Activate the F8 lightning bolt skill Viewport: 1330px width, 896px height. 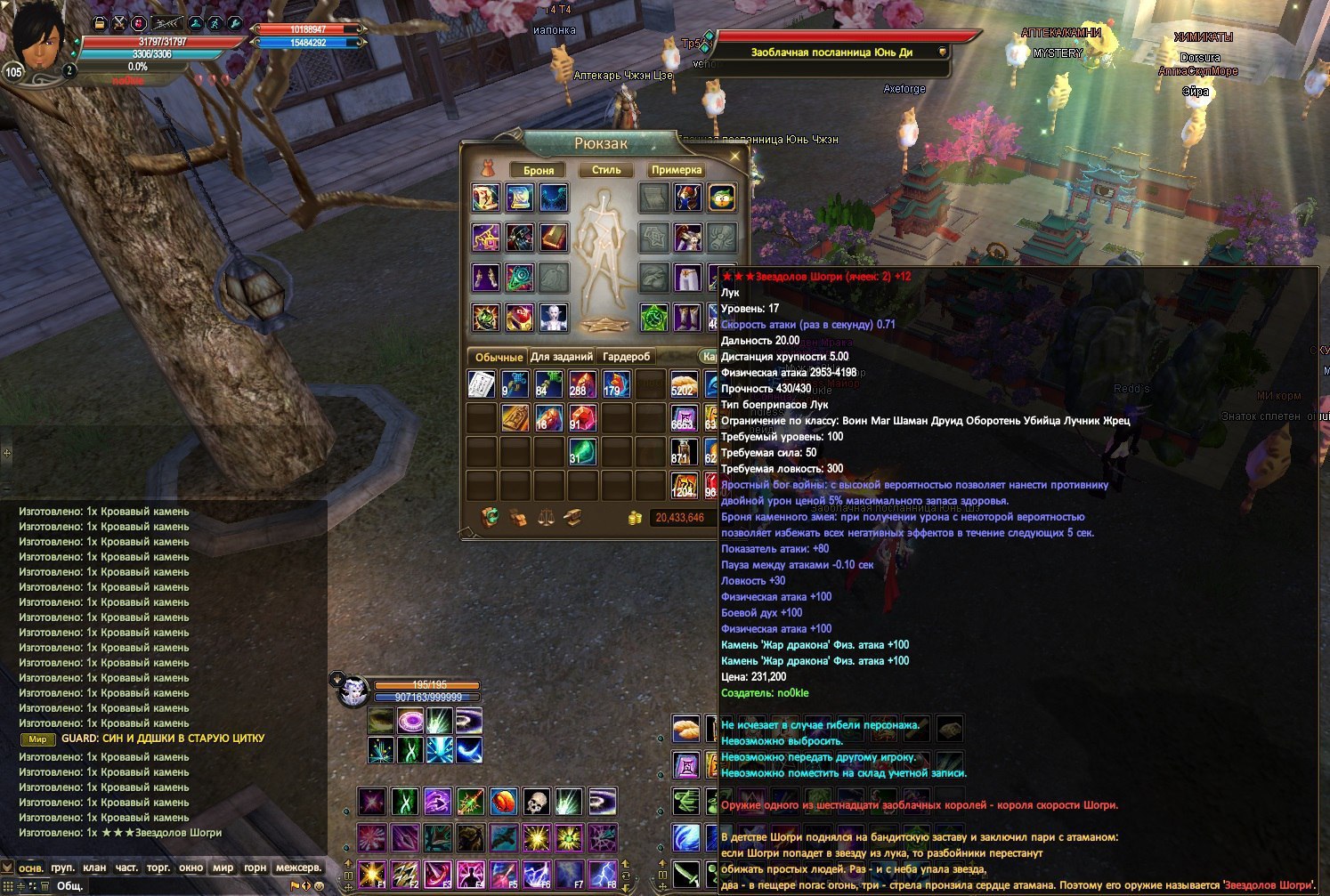(x=604, y=875)
